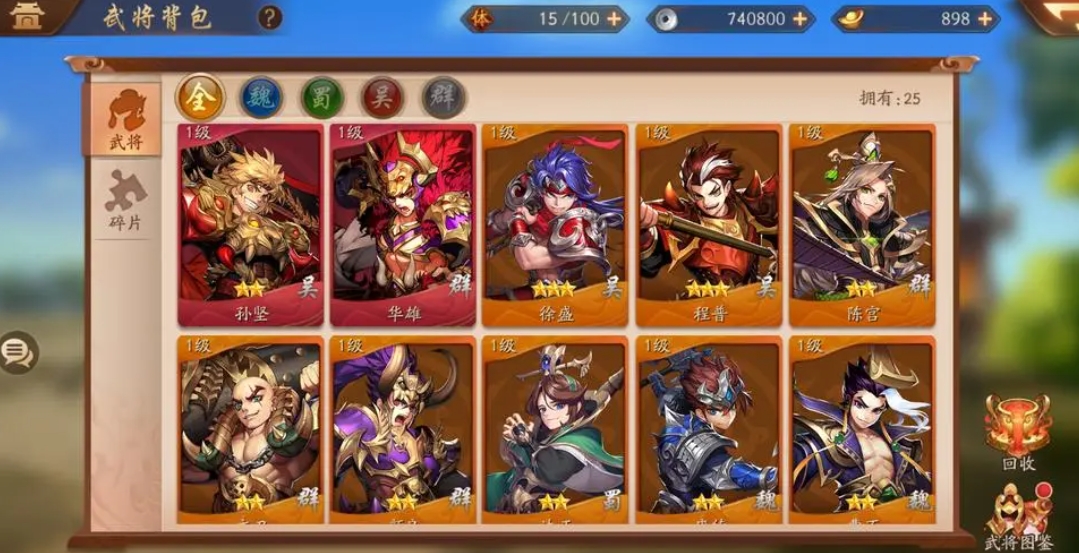Open the help question mark icon
The image size is (1079, 553).
(270, 17)
